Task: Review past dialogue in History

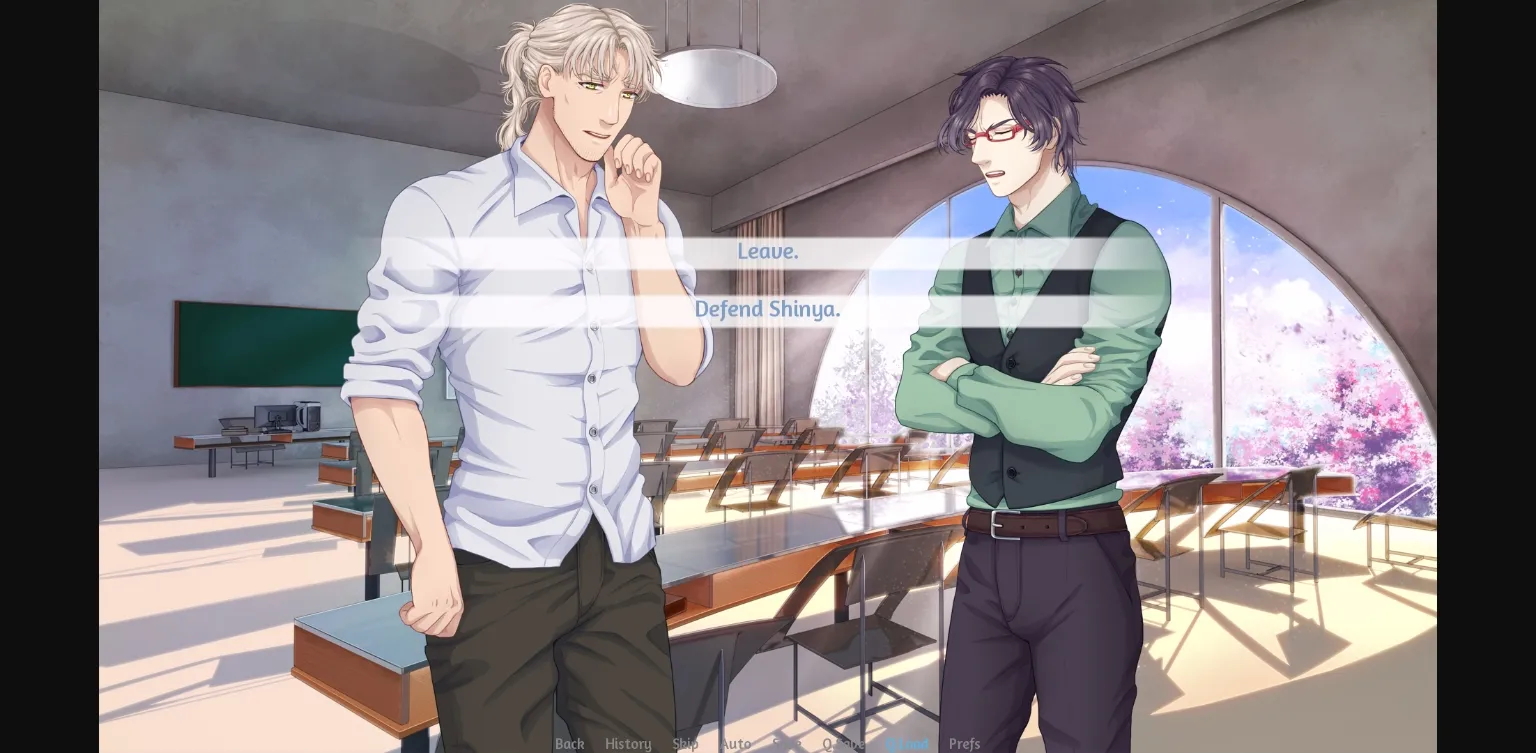Action: [628, 744]
